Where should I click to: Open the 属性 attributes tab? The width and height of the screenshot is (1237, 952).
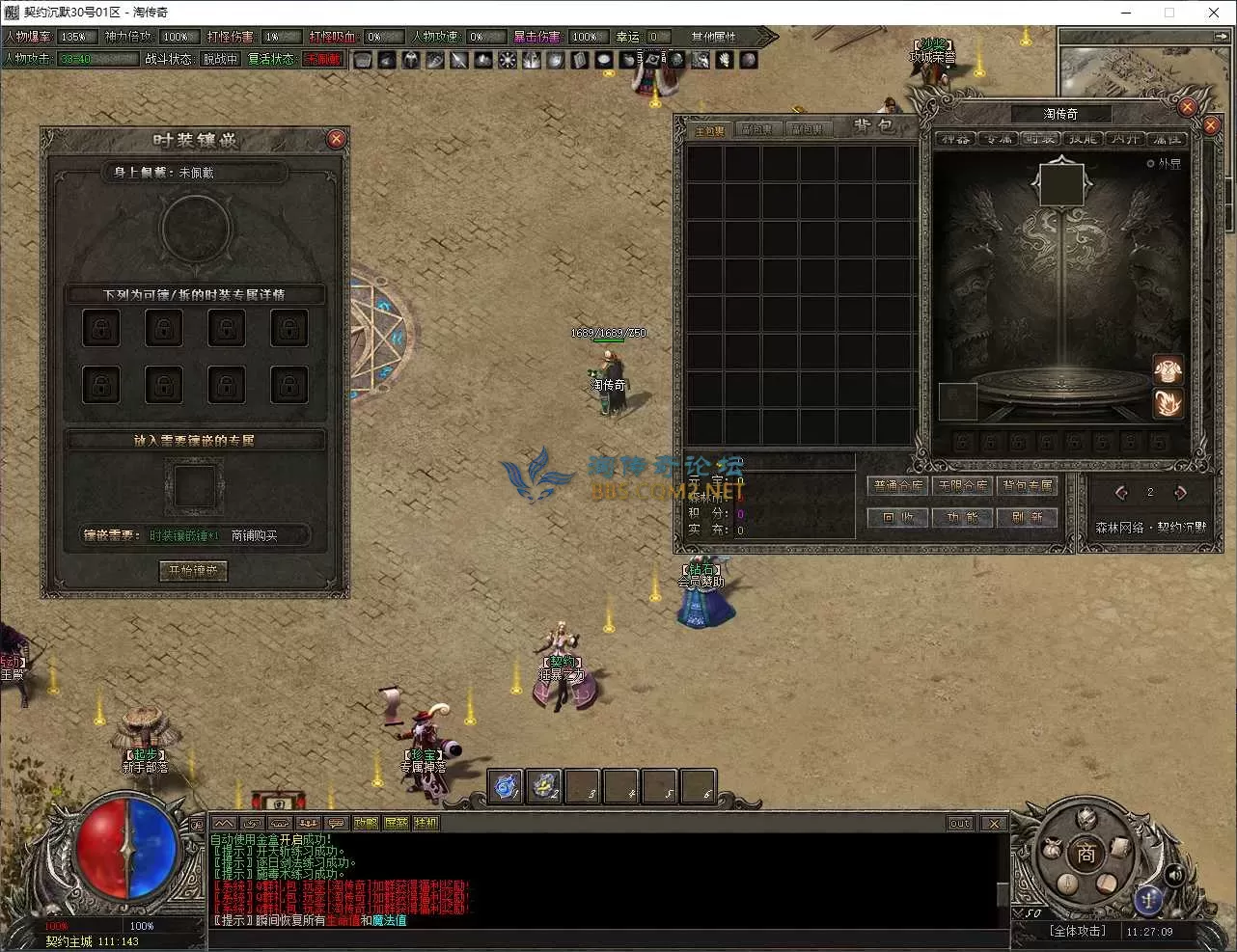(1167, 139)
